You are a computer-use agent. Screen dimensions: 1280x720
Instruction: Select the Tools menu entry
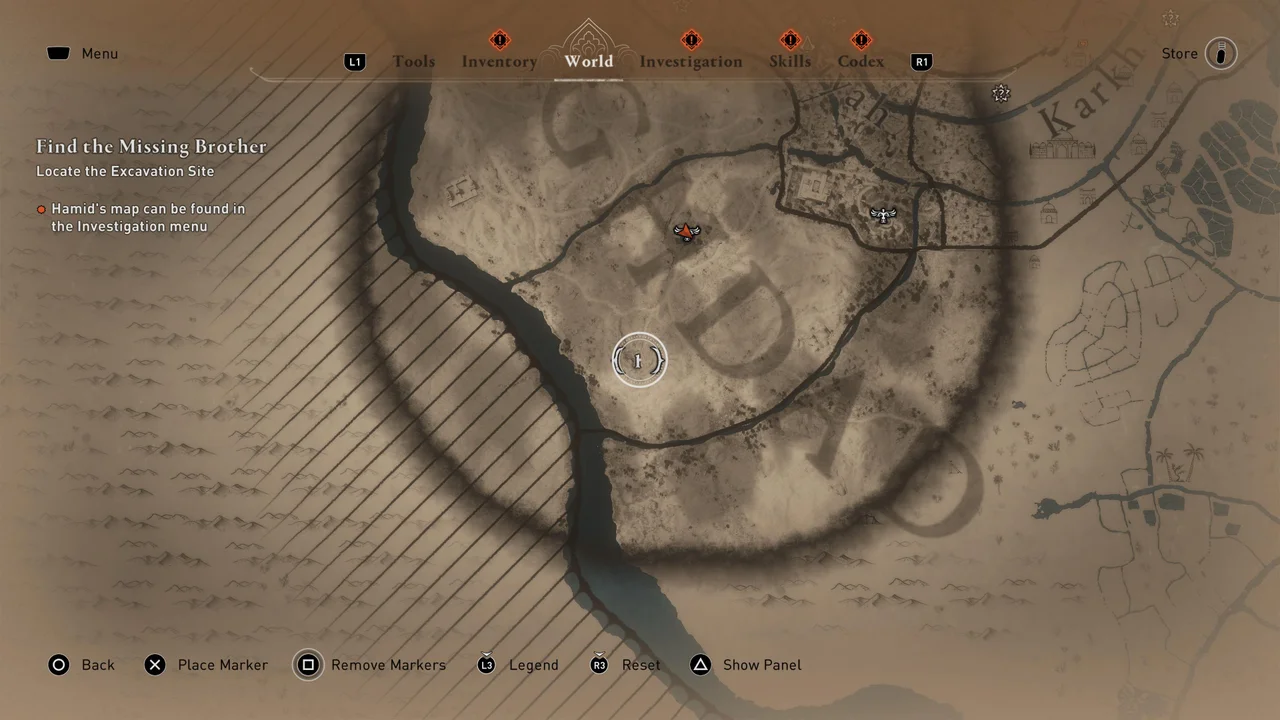414,62
